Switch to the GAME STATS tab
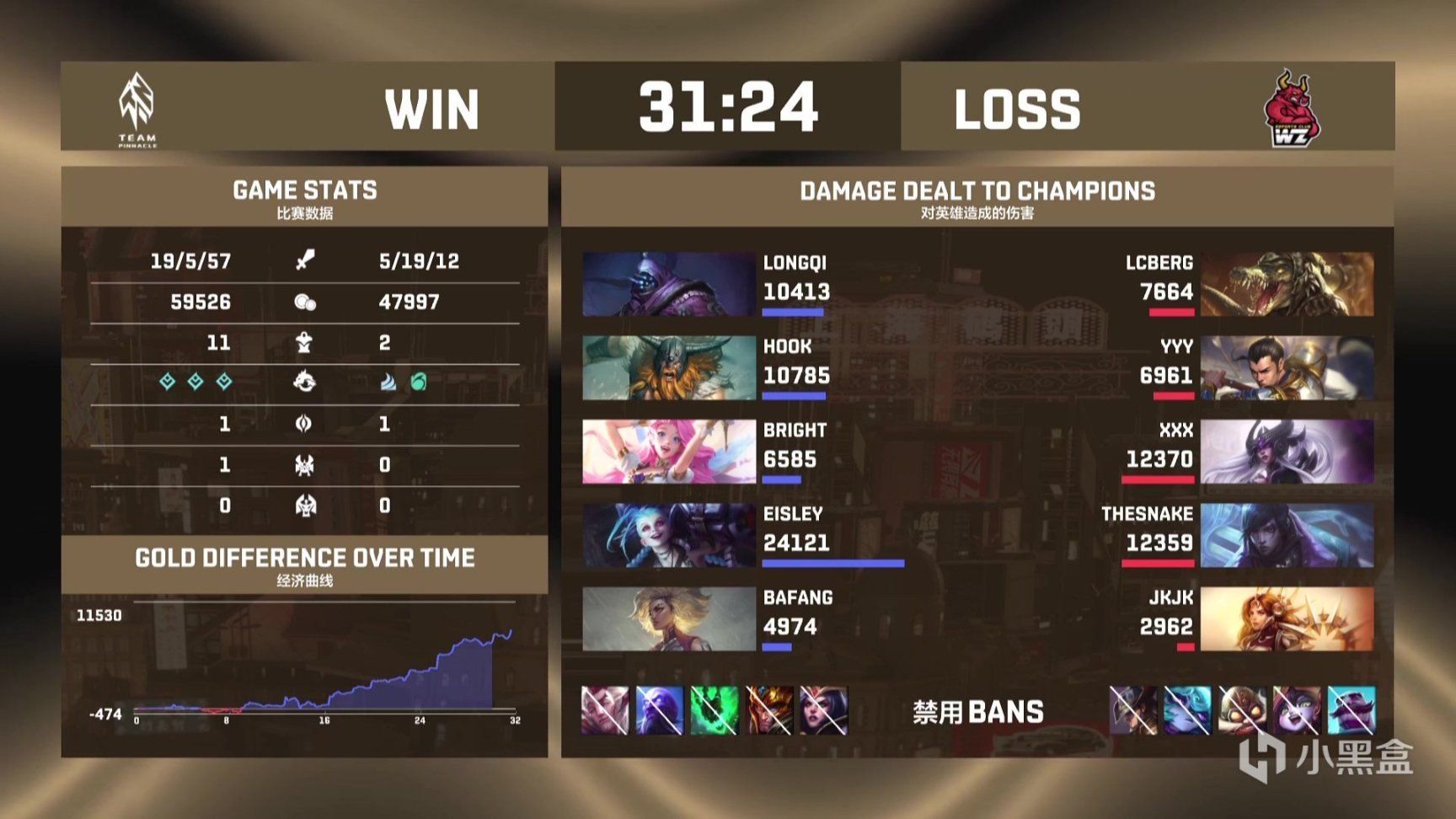The width and height of the screenshot is (1456, 819). tap(305, 190)
